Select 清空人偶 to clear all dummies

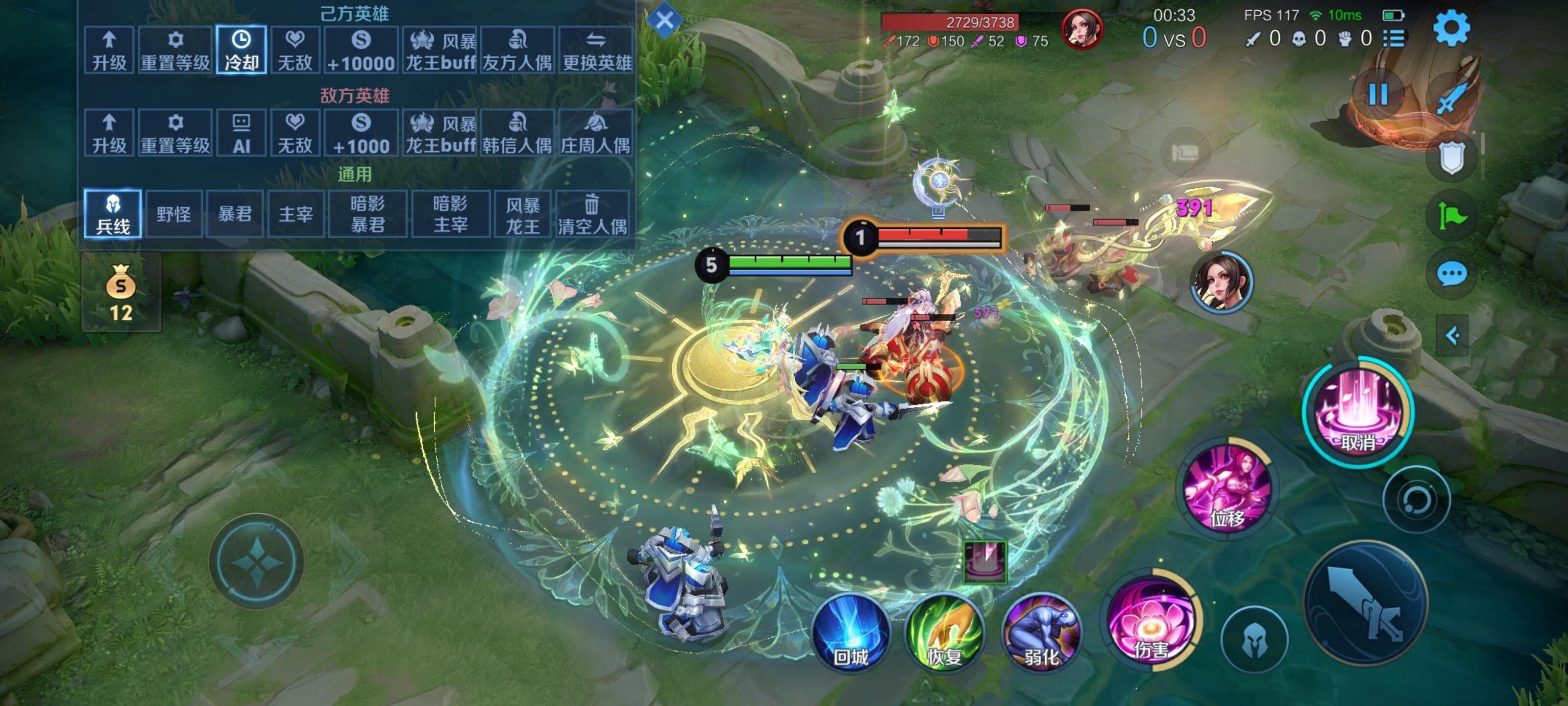pyautogui.click(x=592, y=214)
